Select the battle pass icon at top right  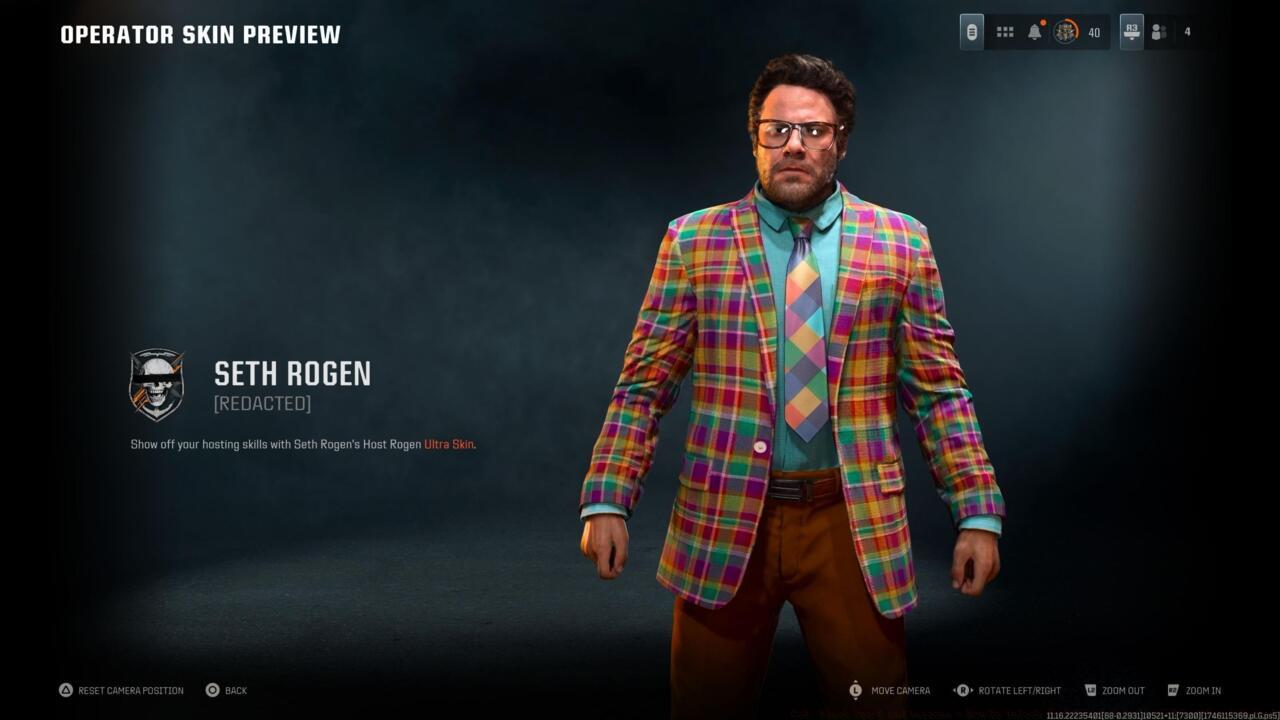point(971,31)
